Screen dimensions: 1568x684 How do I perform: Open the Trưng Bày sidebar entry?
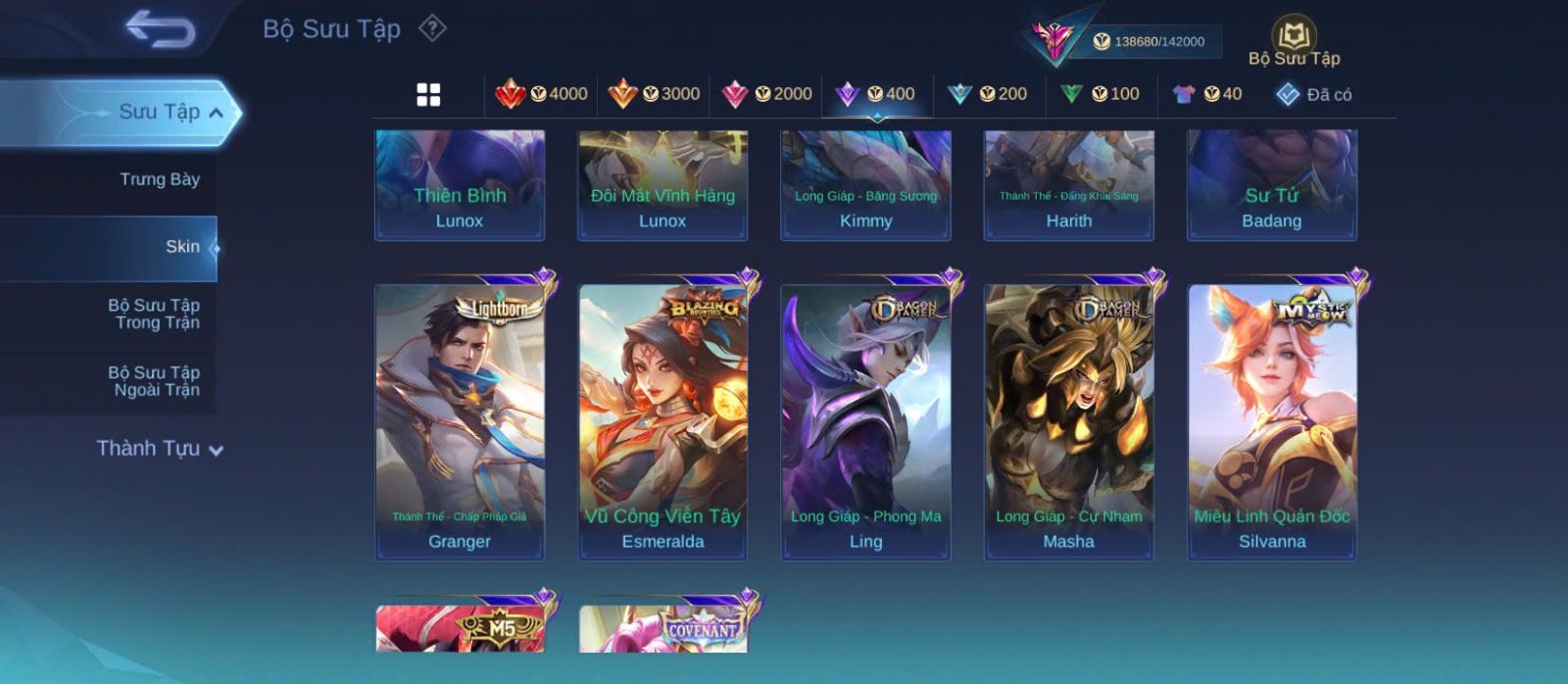159,179
